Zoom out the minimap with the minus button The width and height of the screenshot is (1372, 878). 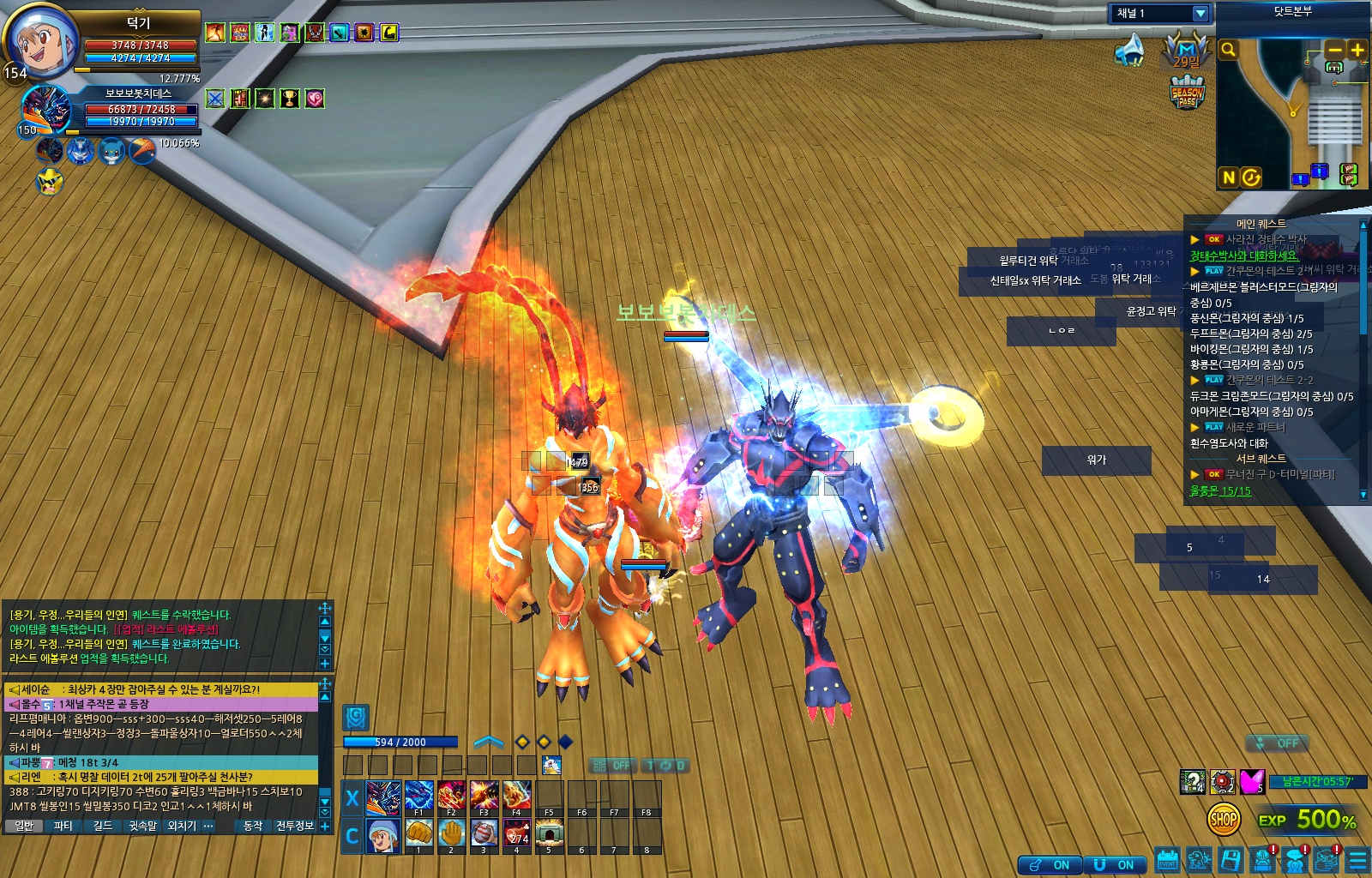pos(1335,50)
